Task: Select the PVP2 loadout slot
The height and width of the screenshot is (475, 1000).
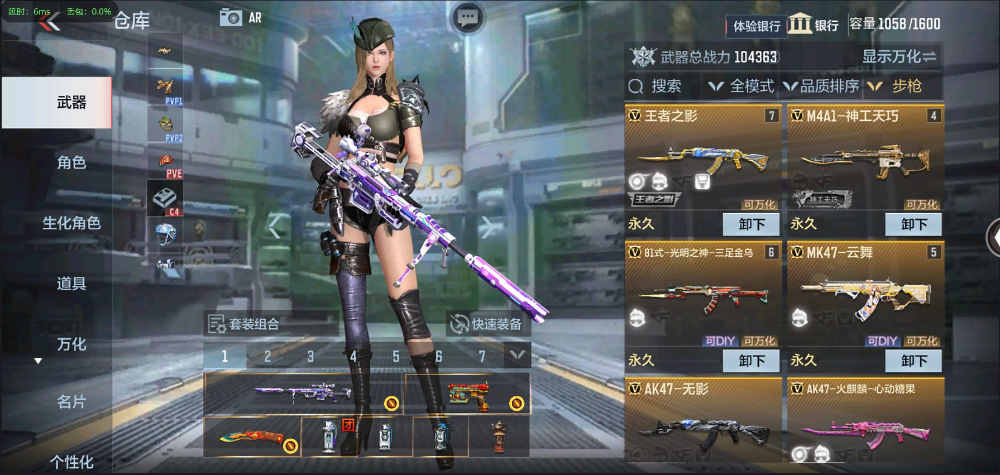Action: click(165, 125)
